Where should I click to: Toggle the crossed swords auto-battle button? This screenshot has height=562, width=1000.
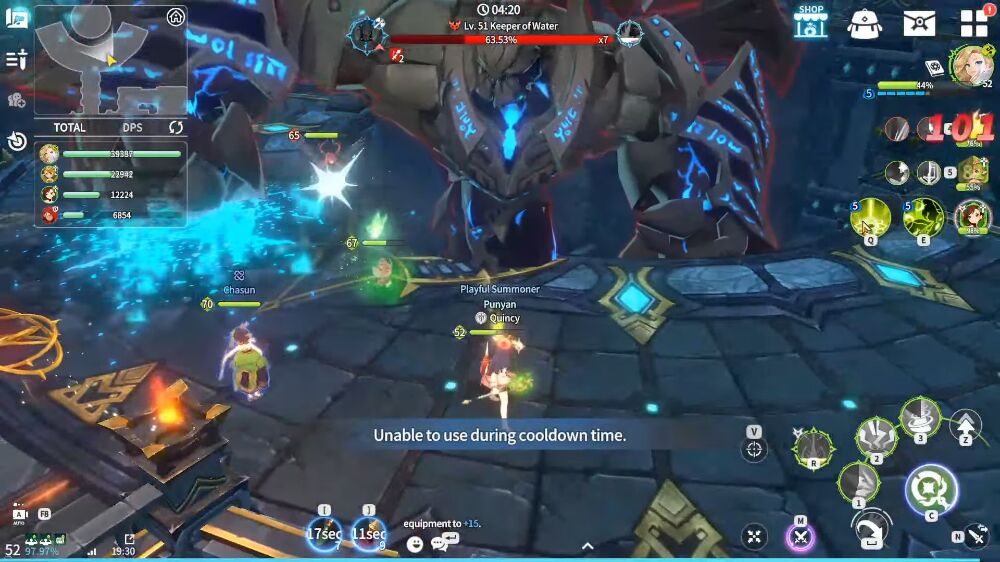tap(800, 537)
